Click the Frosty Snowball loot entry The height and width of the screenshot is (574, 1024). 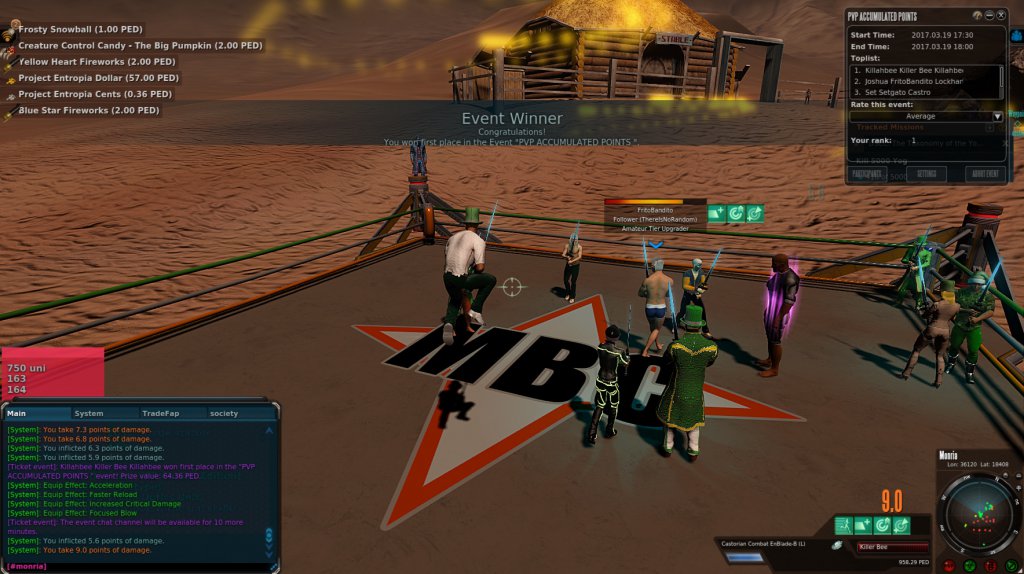75,30
